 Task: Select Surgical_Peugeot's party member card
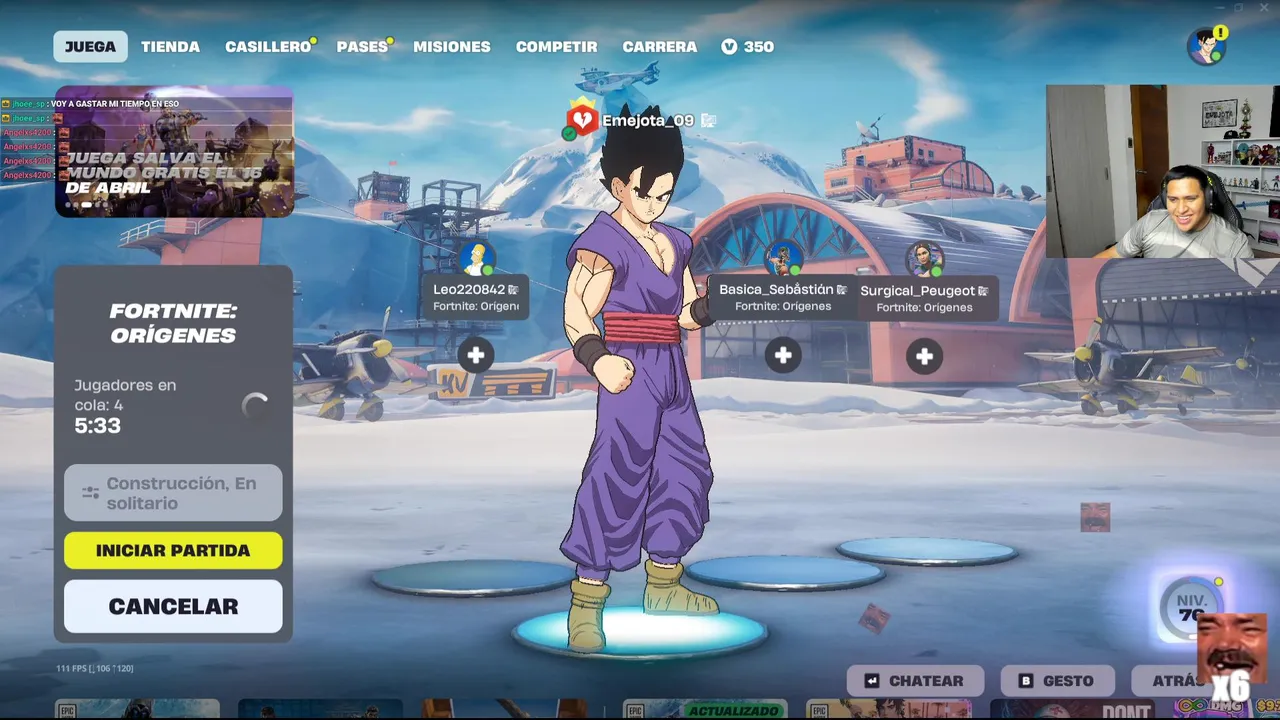click(x=924, y=298)
